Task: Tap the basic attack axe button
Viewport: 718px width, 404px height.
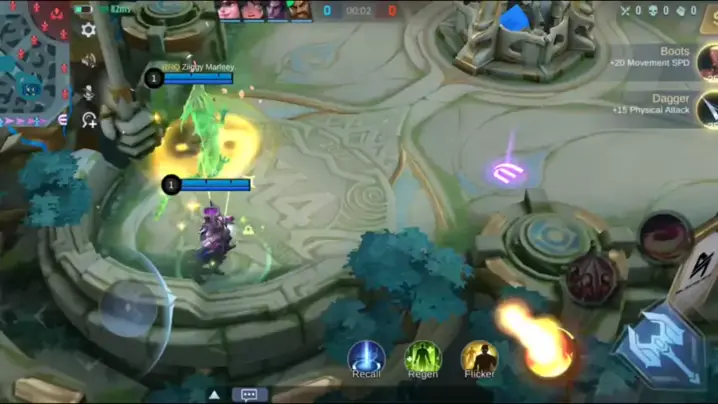Action: [x=658, y=343]
